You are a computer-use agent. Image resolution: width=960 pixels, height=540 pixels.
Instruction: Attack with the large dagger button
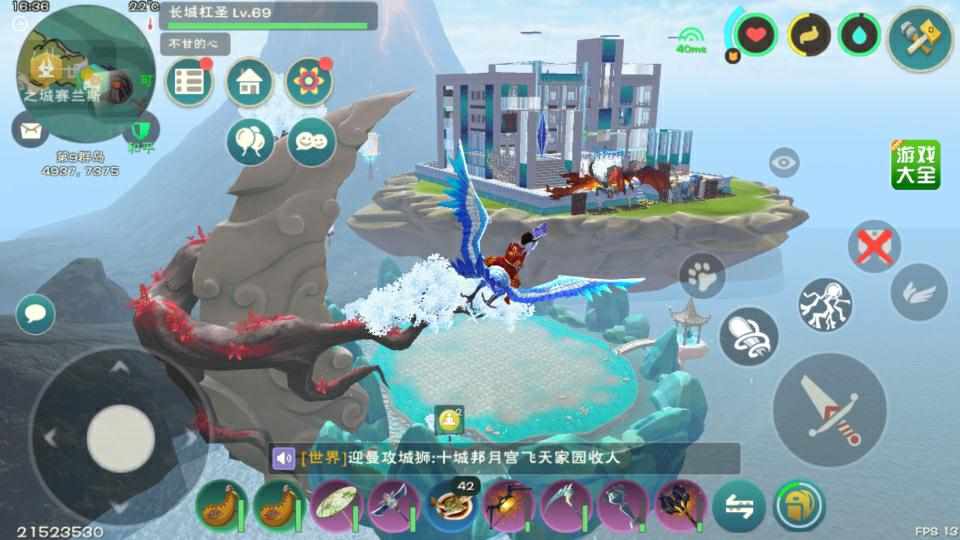(x=830, y=410)
